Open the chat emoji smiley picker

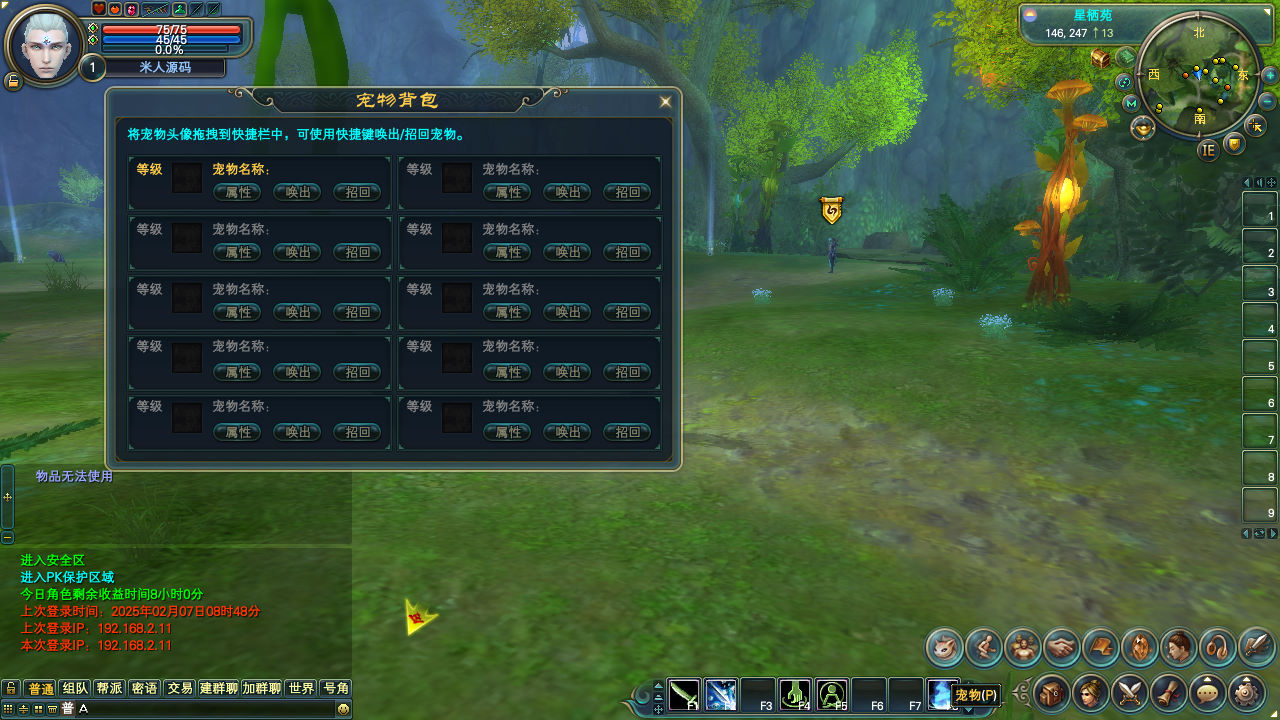pos(343,708)
